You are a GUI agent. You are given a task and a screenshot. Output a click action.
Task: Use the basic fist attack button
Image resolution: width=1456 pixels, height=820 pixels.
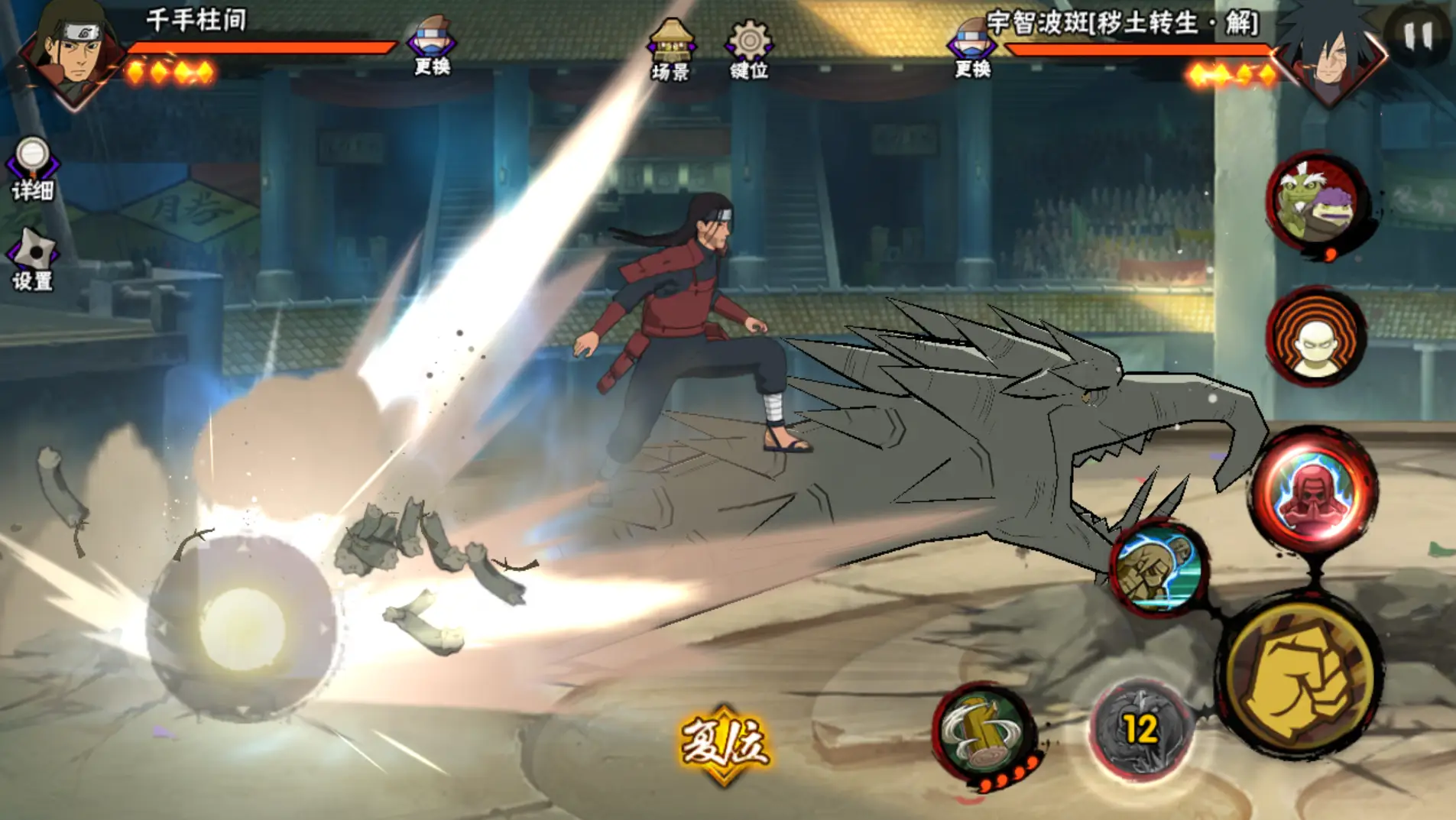pos(1301,678)
